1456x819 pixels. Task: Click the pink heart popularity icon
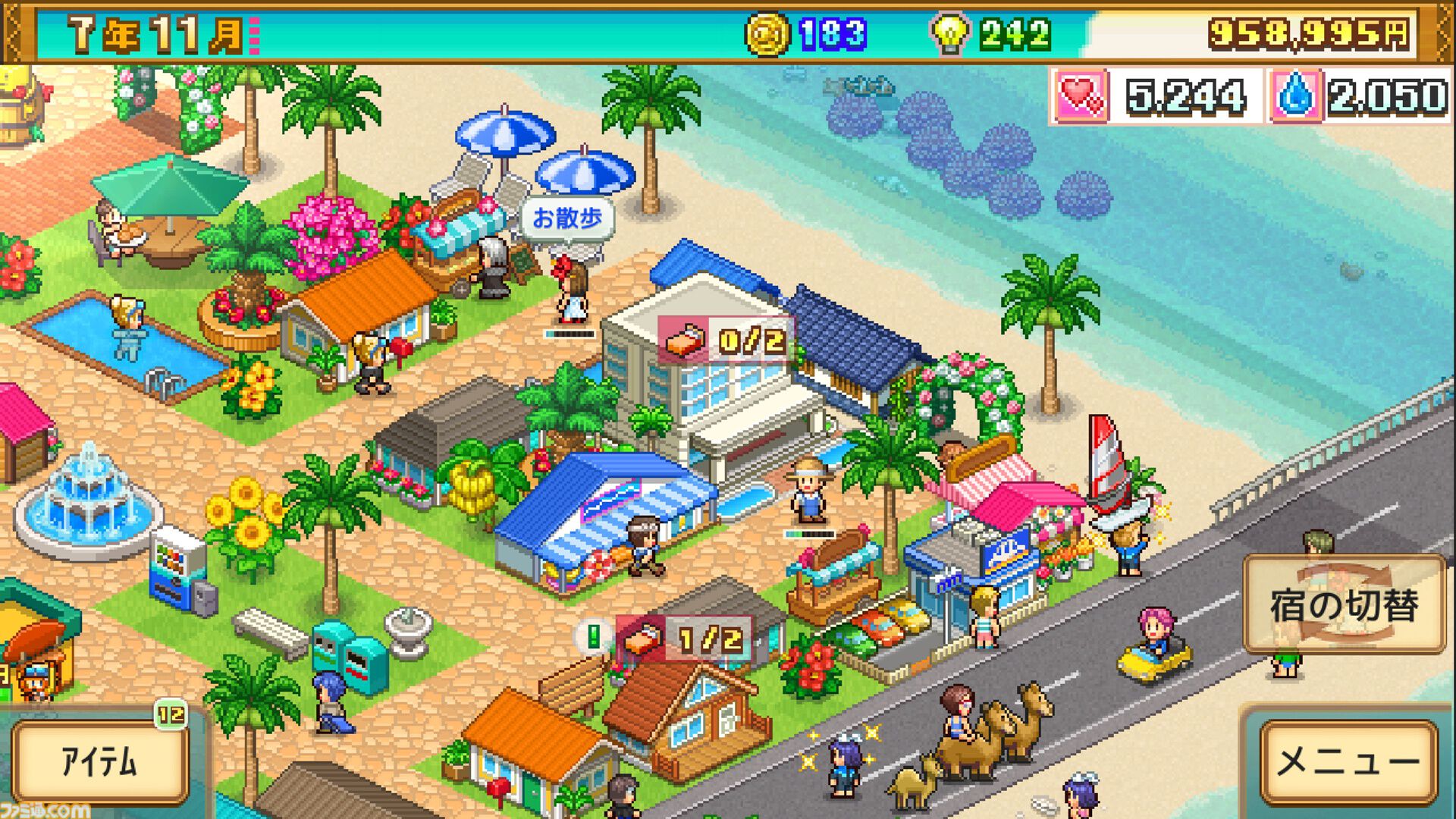tap(1080, 95)
